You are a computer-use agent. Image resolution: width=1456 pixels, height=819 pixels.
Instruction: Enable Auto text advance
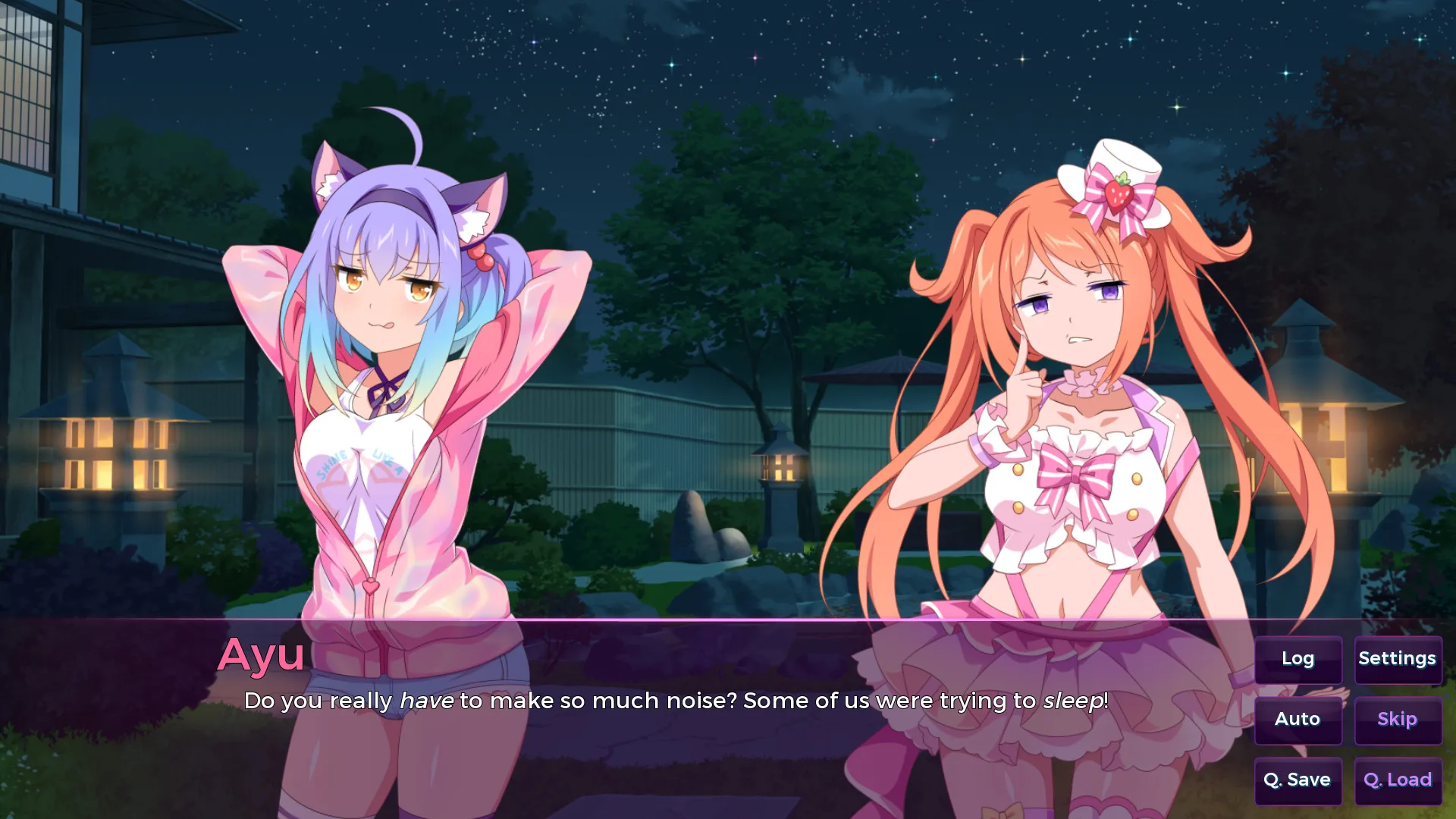coord(1298,719)
